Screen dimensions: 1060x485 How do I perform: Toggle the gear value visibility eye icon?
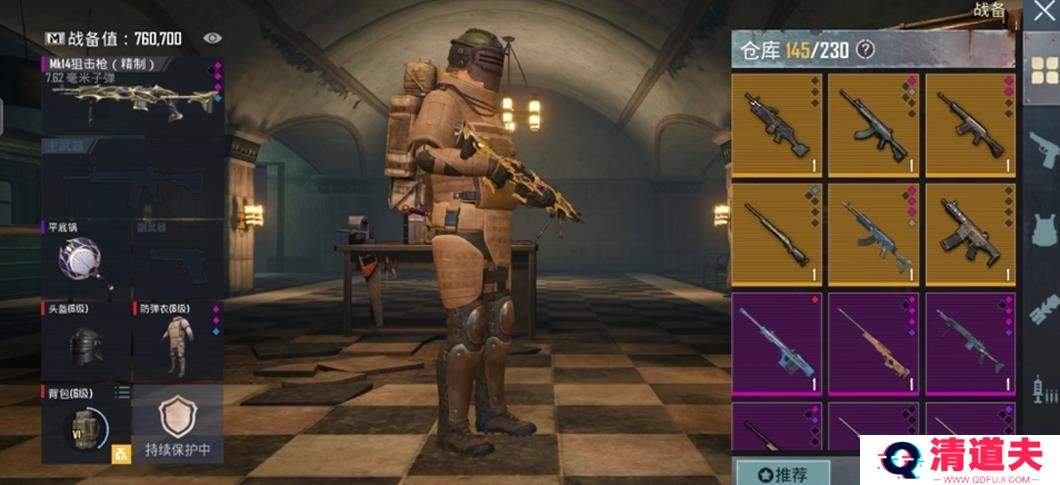[212, 38]
